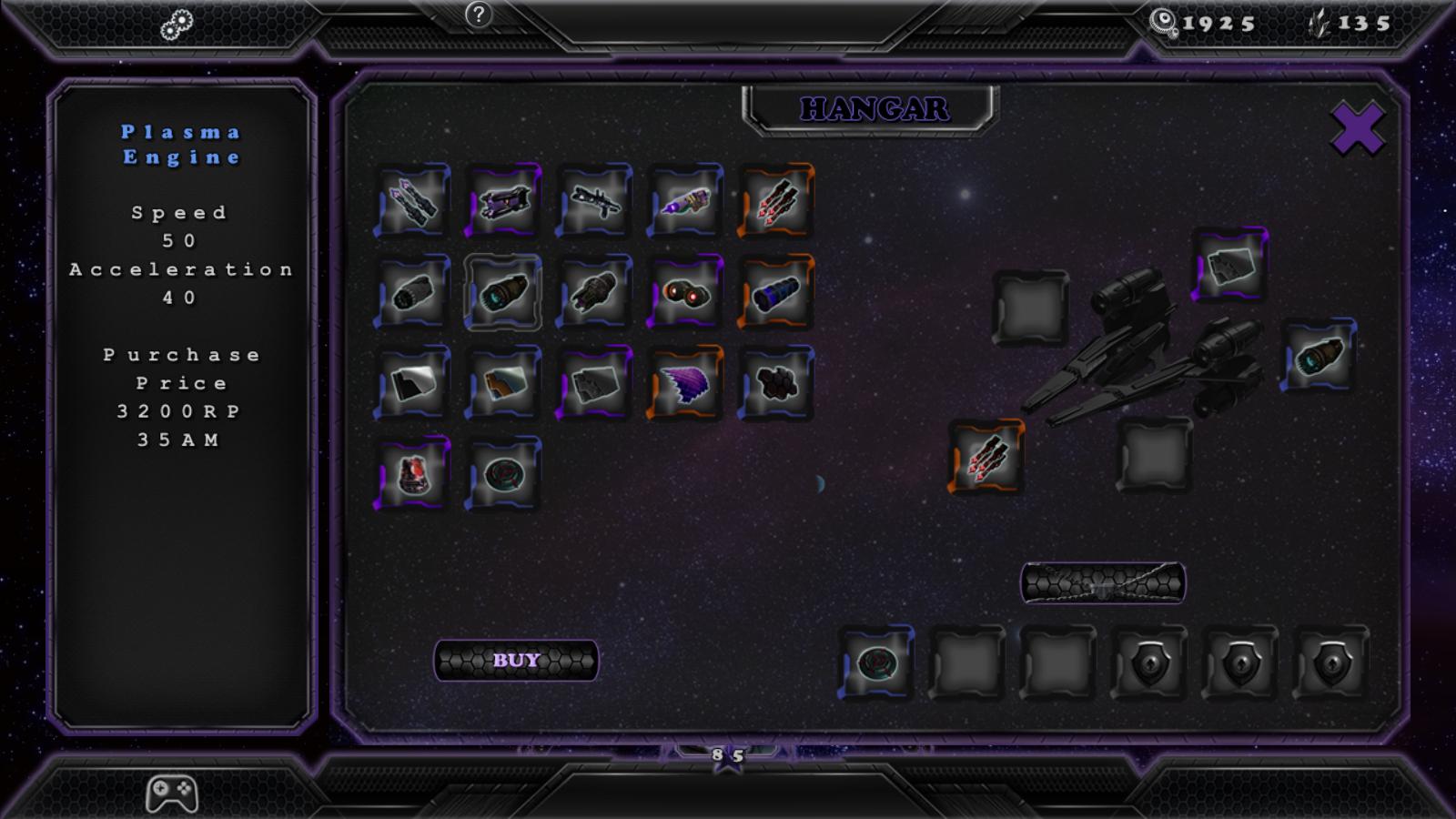Click the gamepad icon in the bottom bar
Screen dimensions: 1456x819
(172, 794)
